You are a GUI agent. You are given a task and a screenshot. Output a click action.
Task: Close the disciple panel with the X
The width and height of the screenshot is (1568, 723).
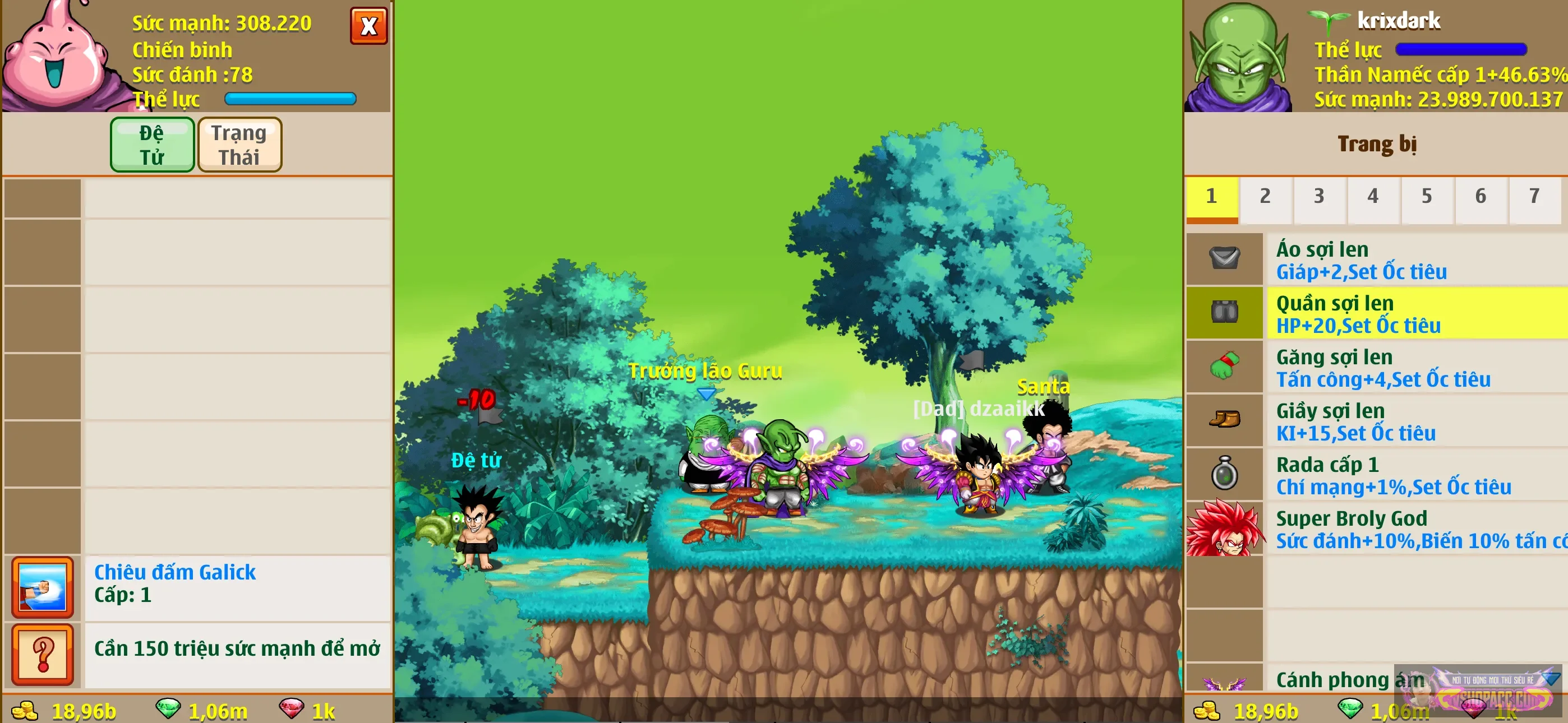(368, 26)
